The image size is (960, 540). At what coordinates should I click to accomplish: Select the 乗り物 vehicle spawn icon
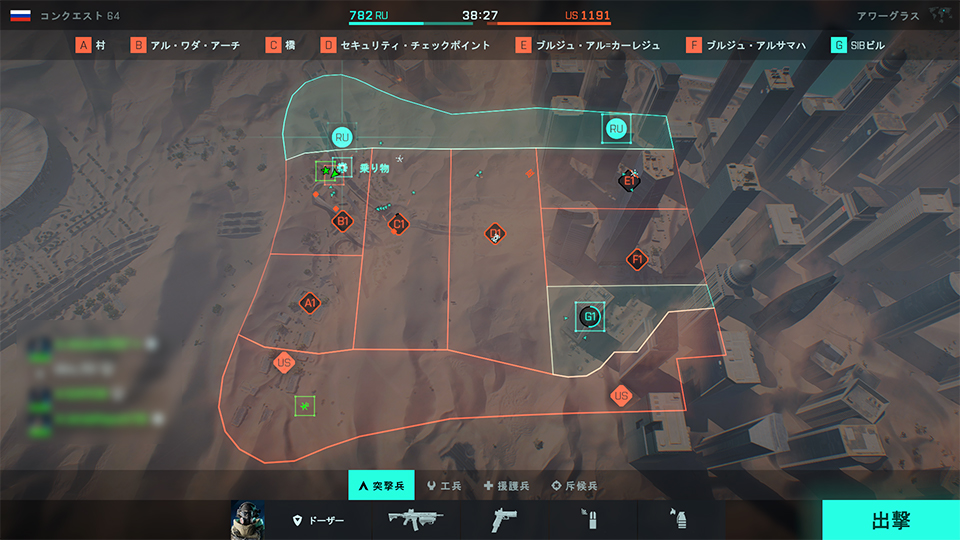[x=342, y=168]
